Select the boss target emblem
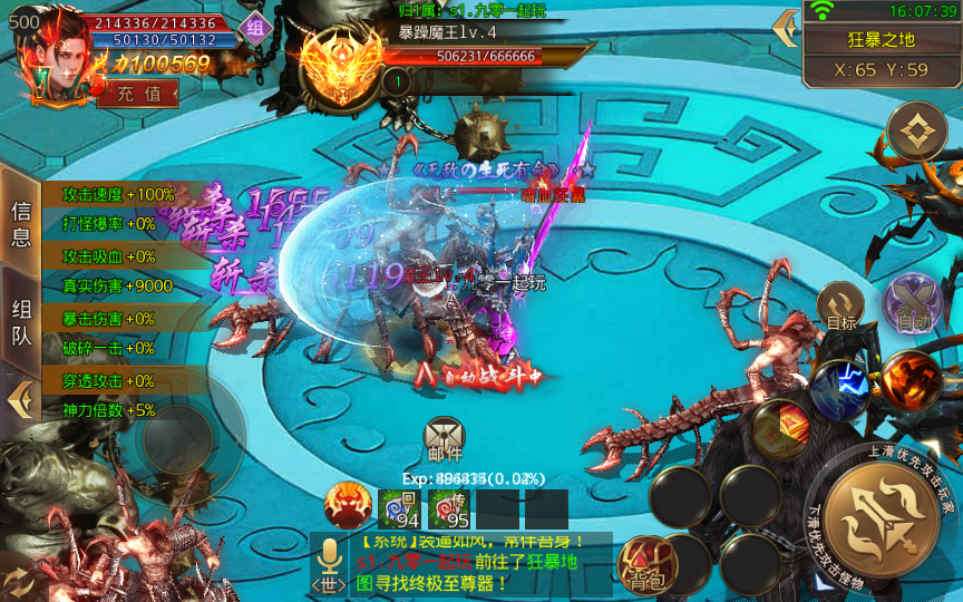Screen dimensions: 963x602 tap(340, 62)
